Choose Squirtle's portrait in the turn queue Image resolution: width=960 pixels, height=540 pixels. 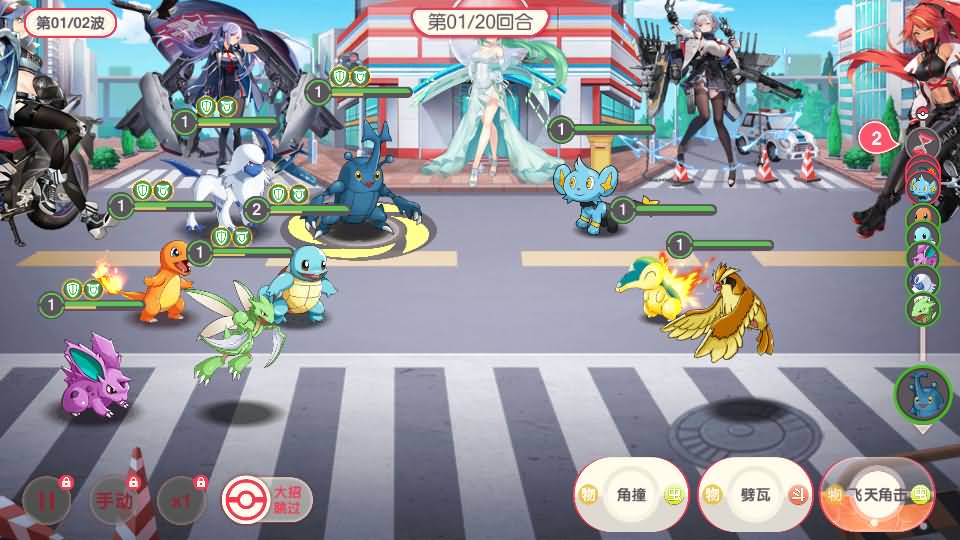click(x=921, y=235)
